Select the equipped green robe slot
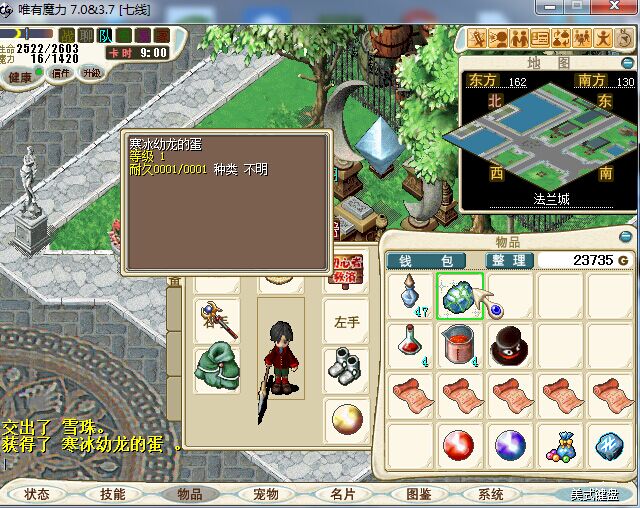Image resolution: width=640 pixels, height=508 pixels. [215, 368]
